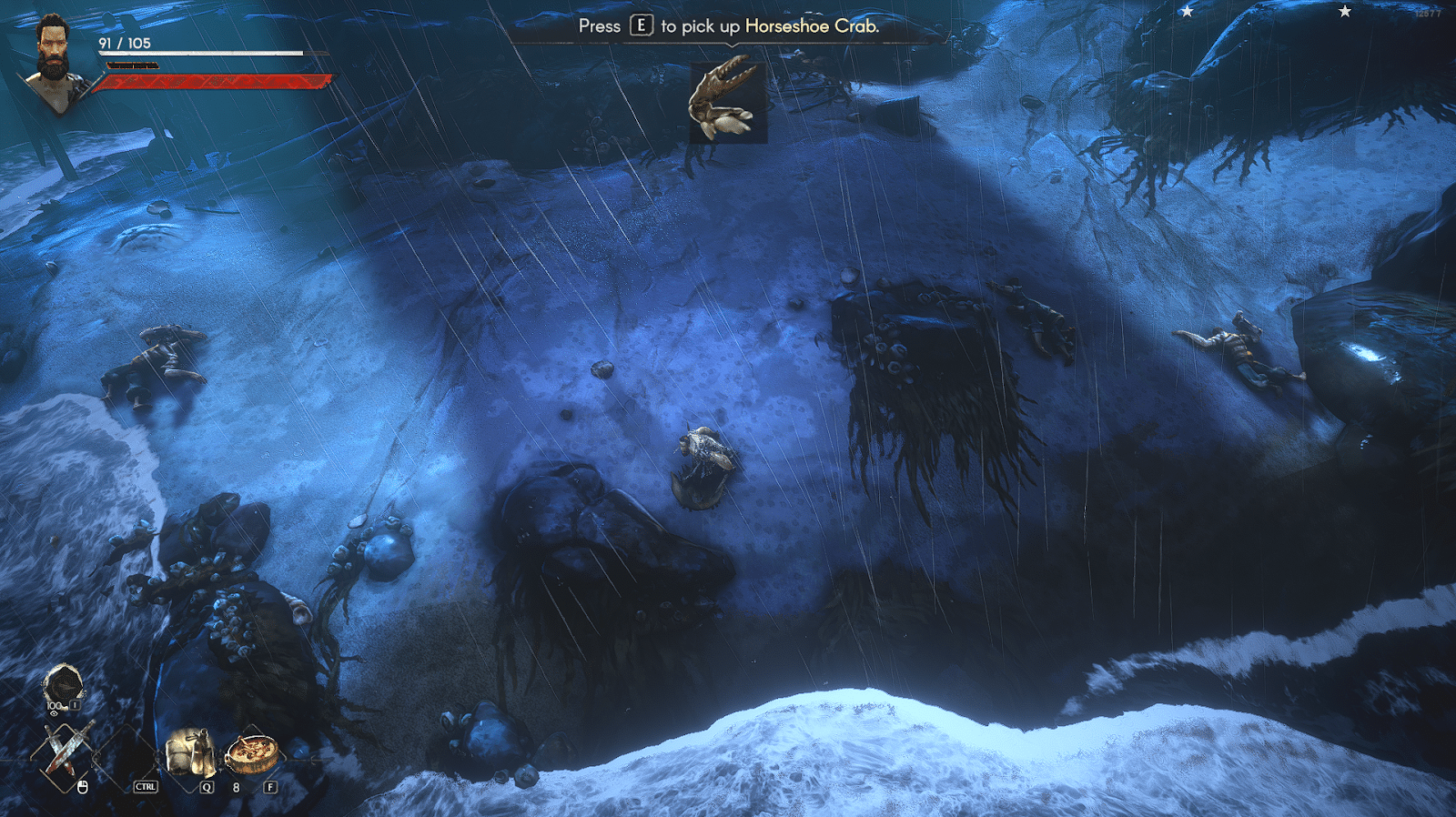
Task: Open the inventory backpack icon
Action: click(62, 687)
